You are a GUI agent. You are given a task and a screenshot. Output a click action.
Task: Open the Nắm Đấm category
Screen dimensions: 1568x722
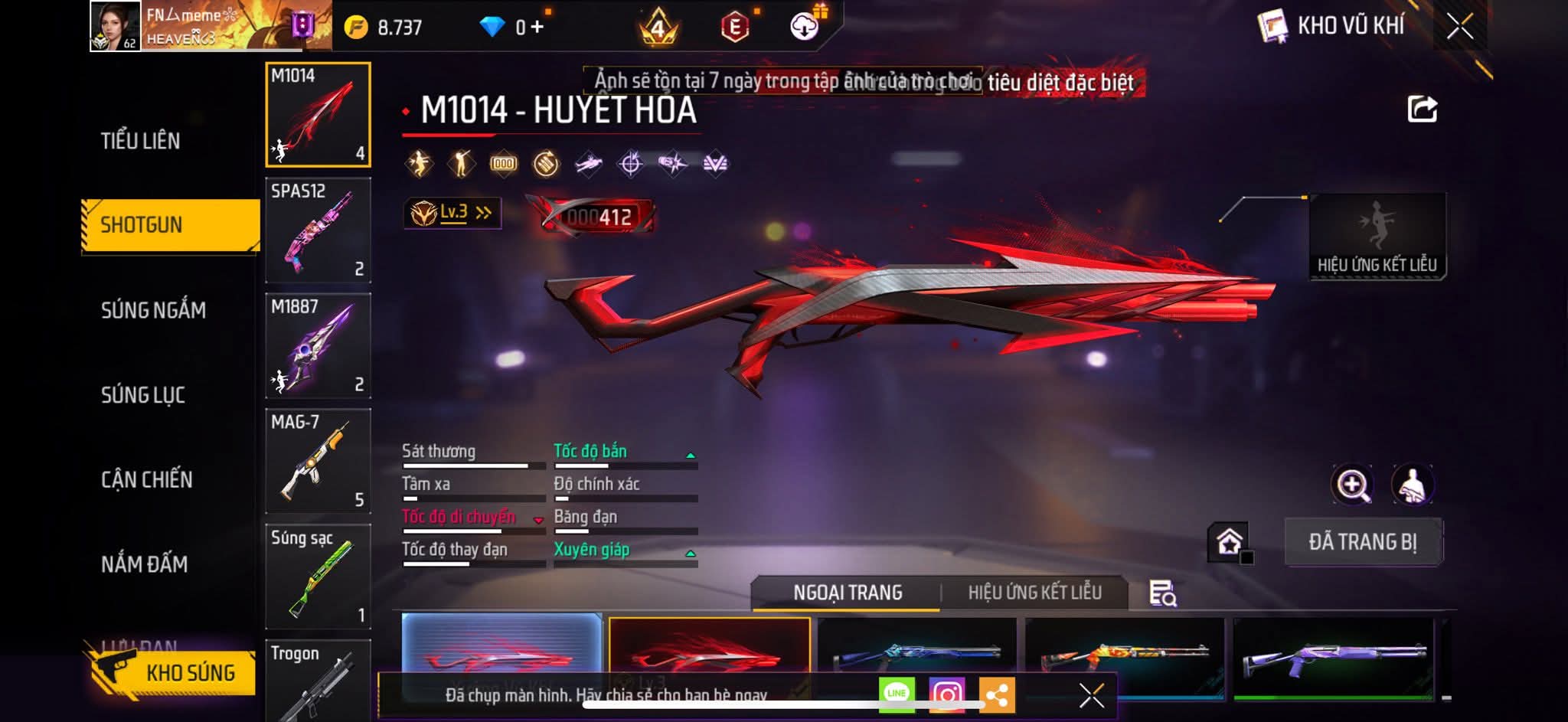coord(144,564)
